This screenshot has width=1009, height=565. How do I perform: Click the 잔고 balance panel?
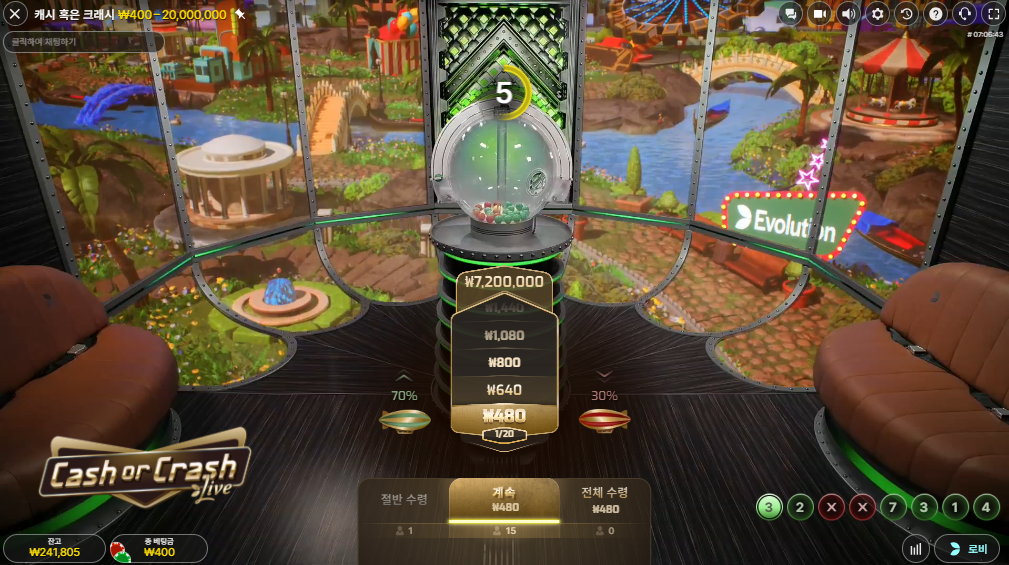pos(54,548)
